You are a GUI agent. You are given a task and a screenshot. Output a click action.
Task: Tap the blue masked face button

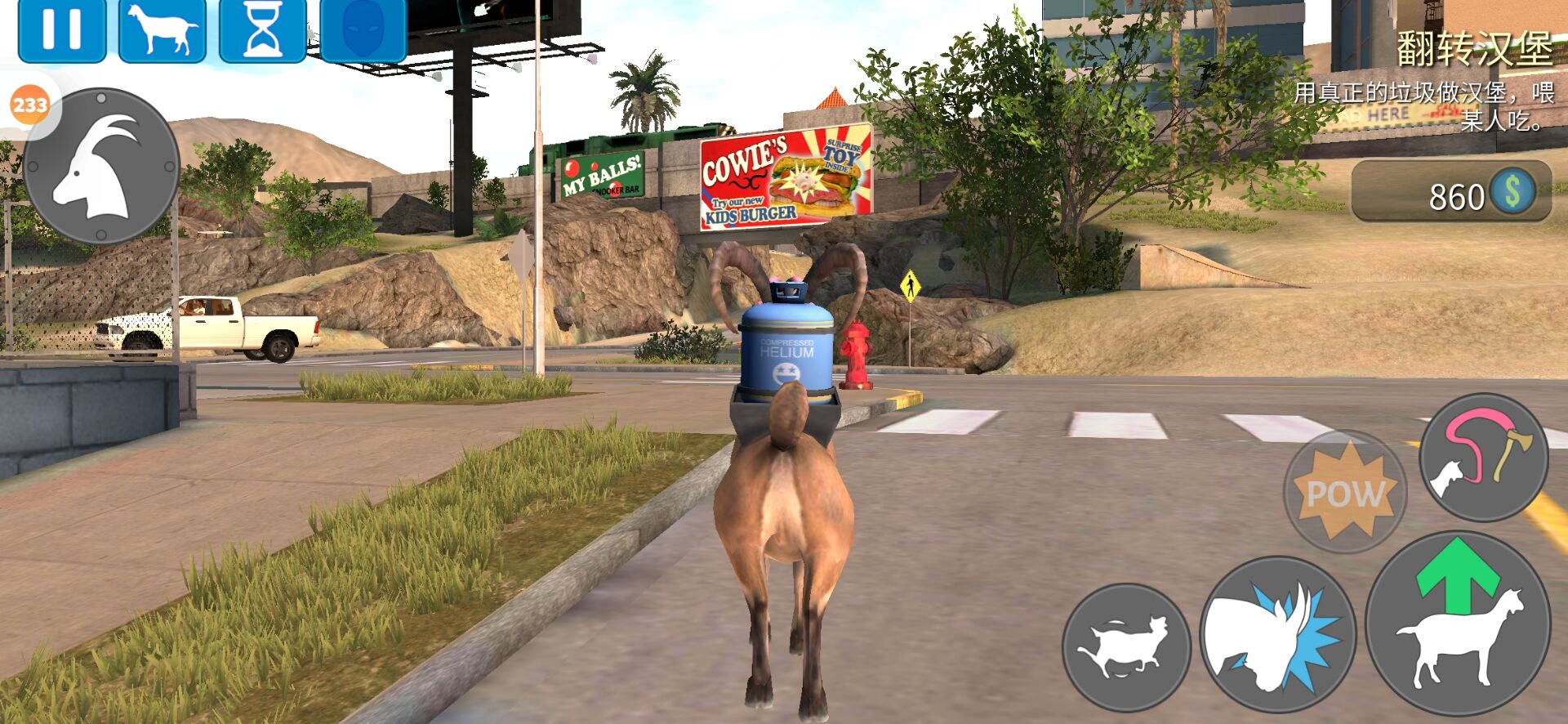(363, 30)
